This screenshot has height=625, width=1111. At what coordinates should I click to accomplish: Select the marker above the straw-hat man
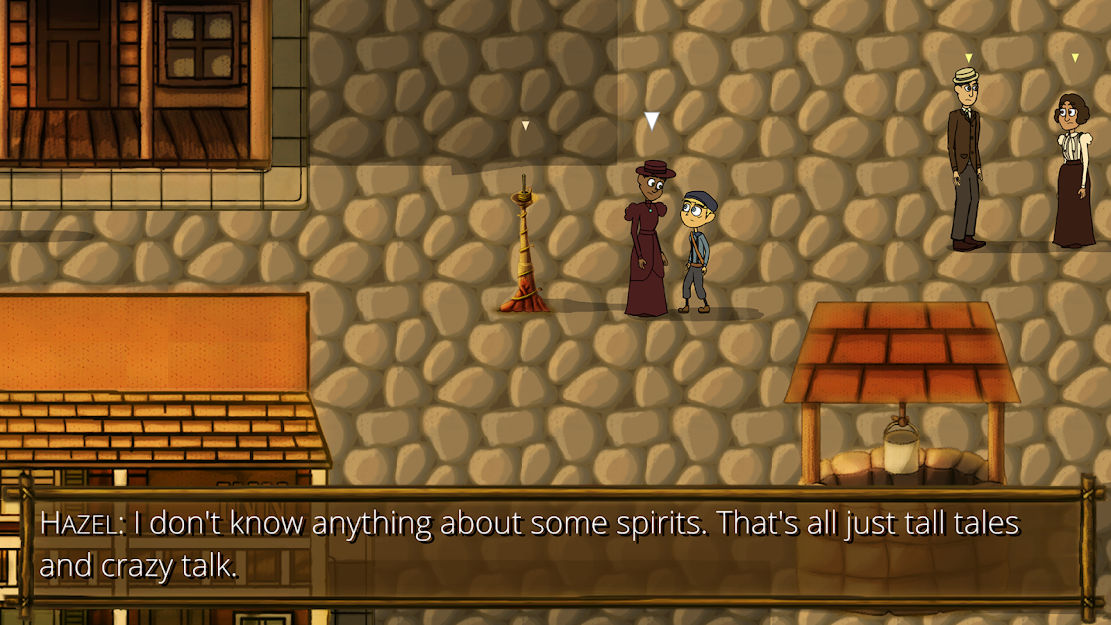point(968,58)
